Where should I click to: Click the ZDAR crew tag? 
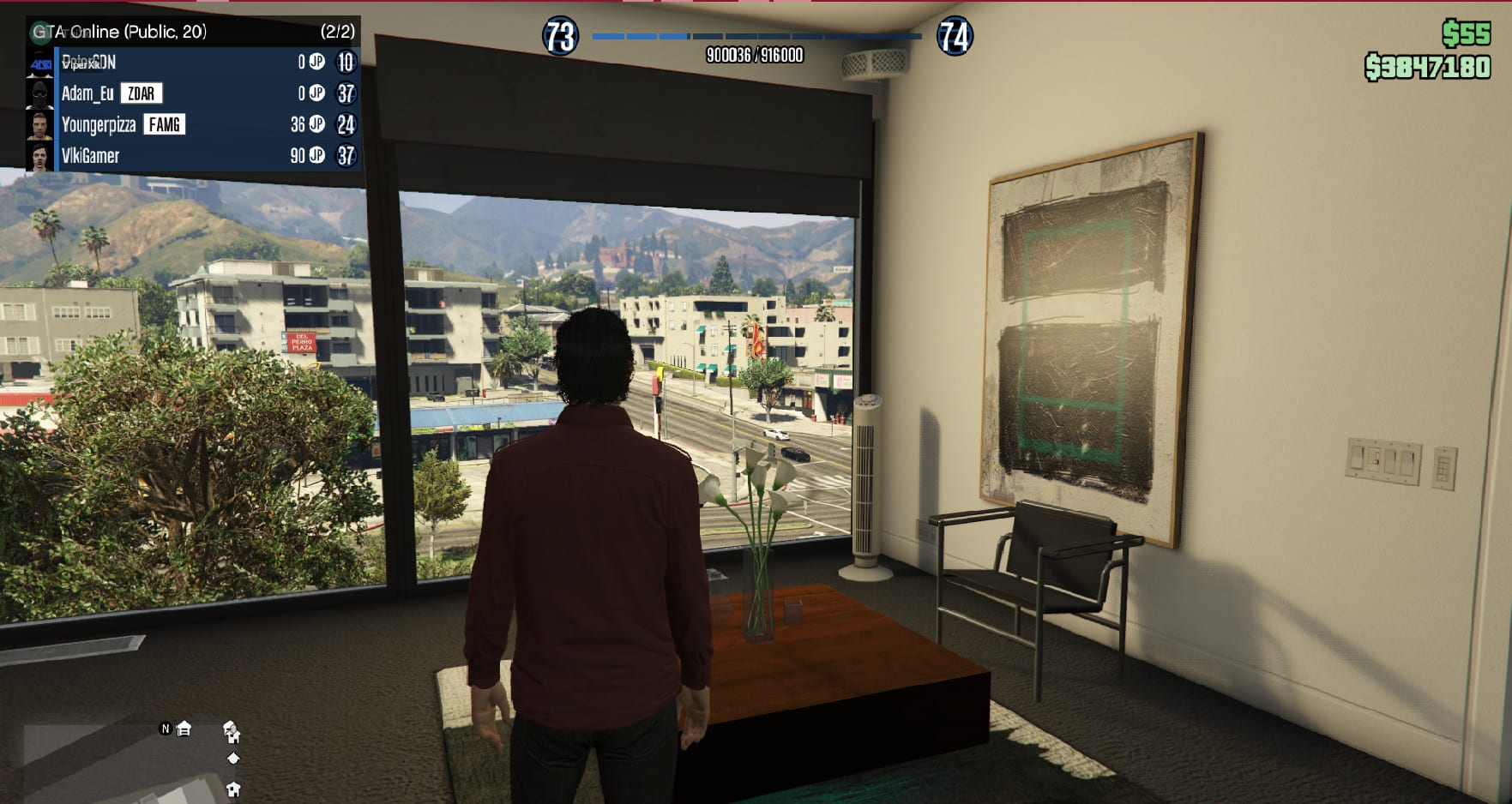click(x=142, y=93)
